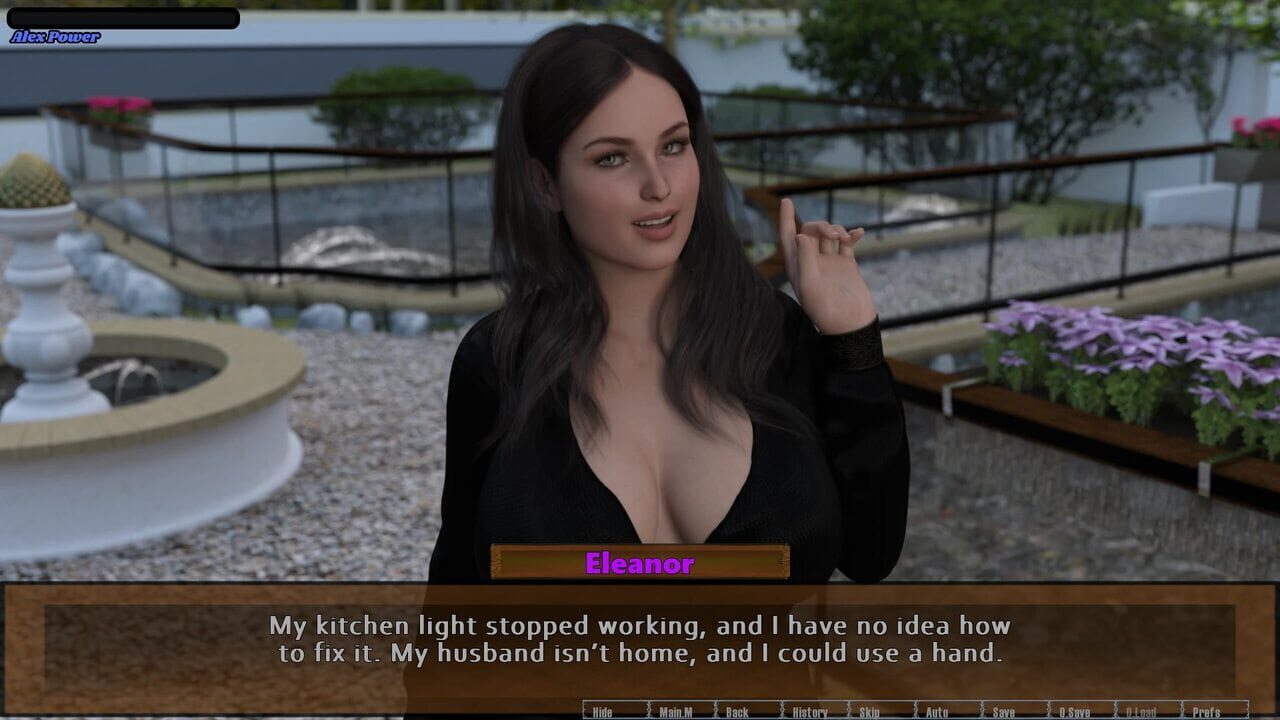1280x720 pixels.
Task: Hide the dialogue box interface
Action: tap(601, 710)
